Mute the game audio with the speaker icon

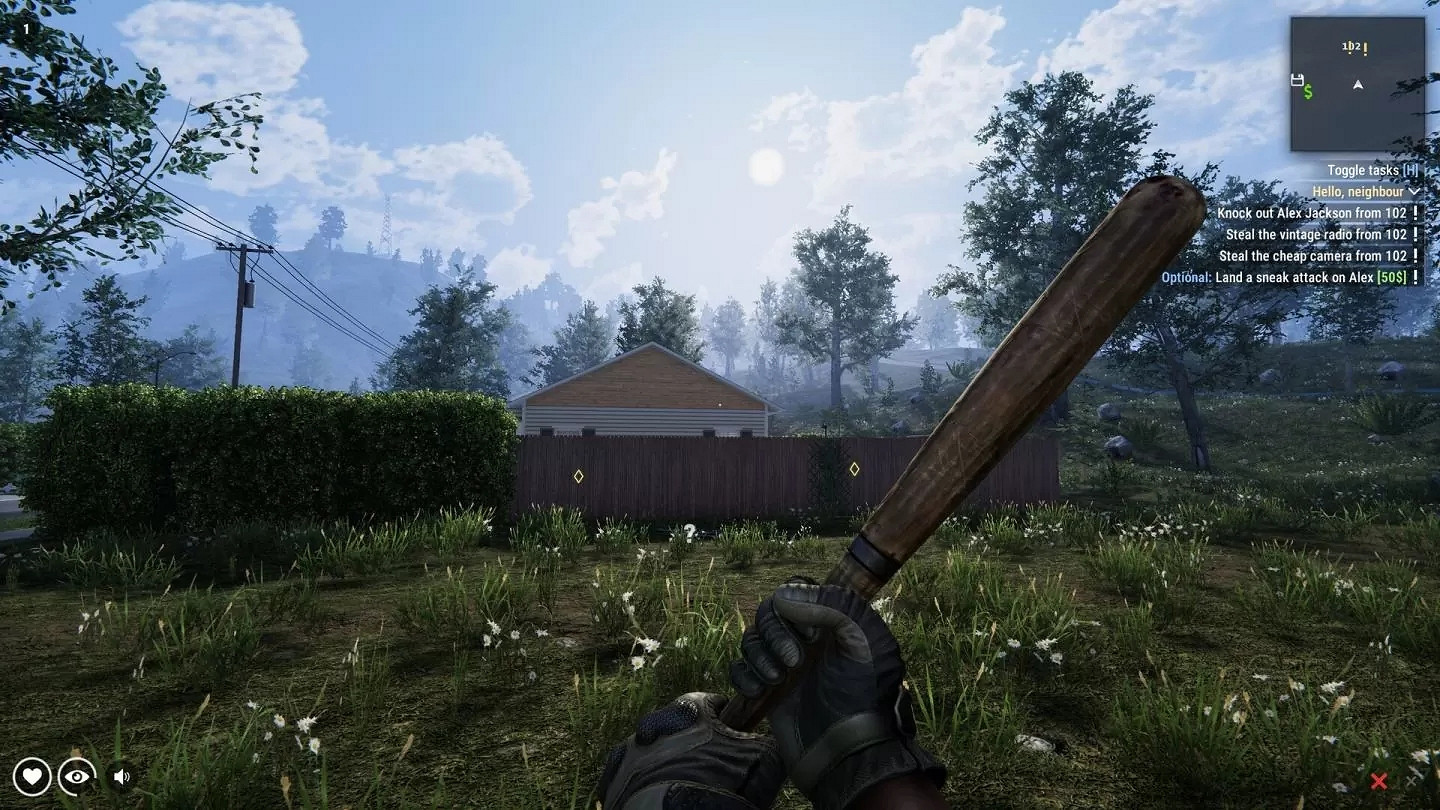pos(120,776)
